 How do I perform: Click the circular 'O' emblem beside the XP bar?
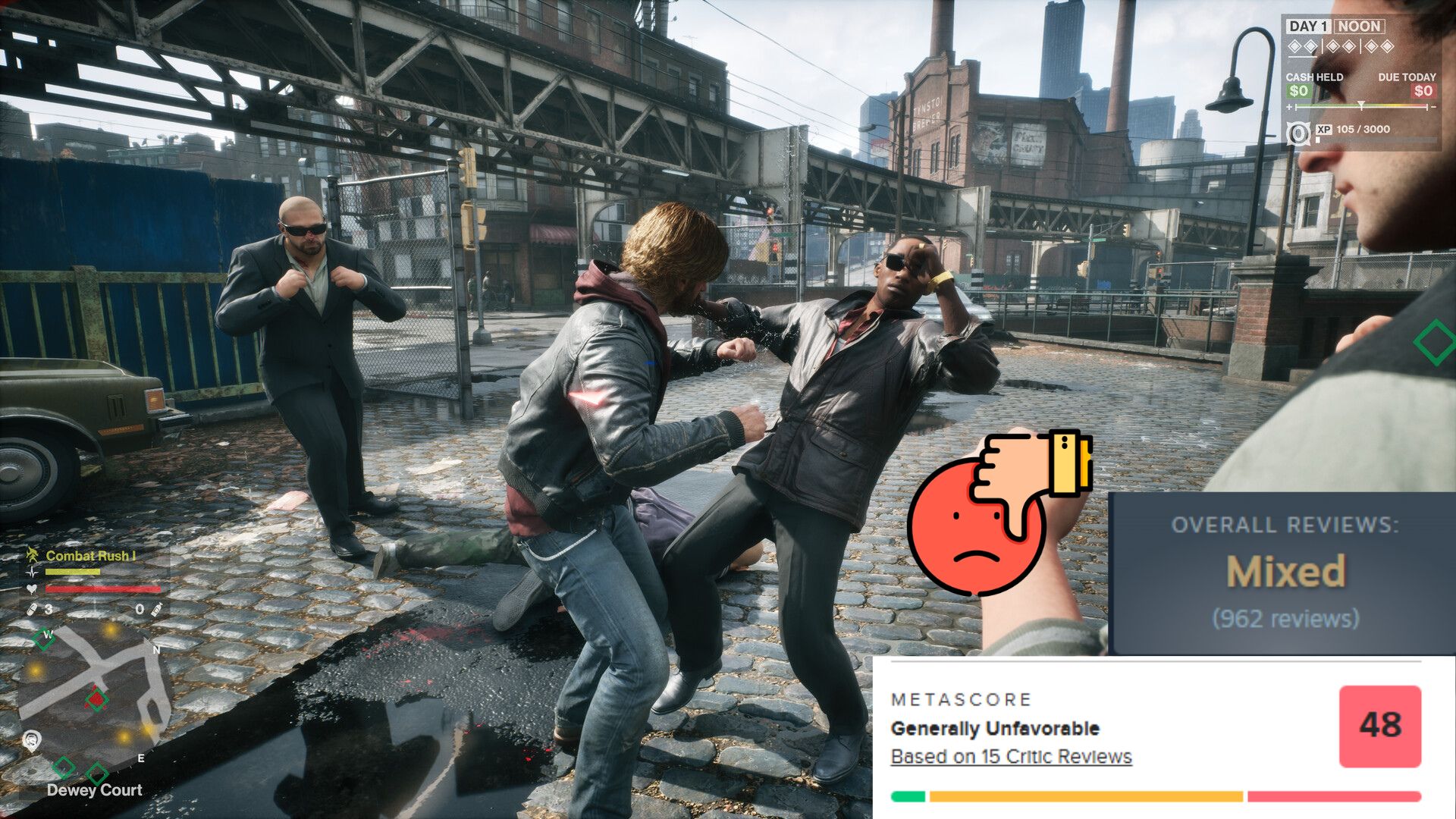[x=1299, y=133]
